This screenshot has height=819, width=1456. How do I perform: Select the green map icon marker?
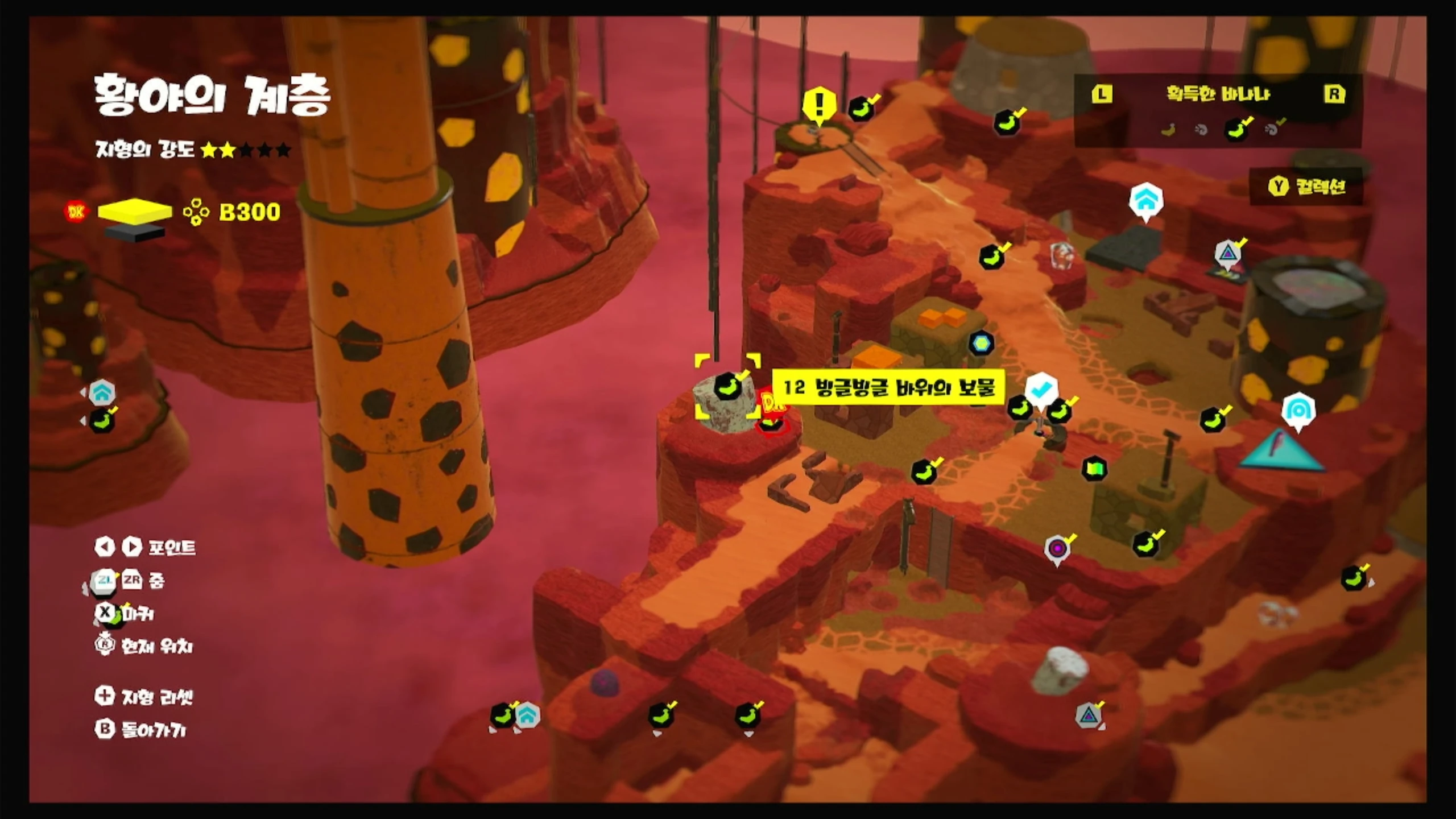1095,469
